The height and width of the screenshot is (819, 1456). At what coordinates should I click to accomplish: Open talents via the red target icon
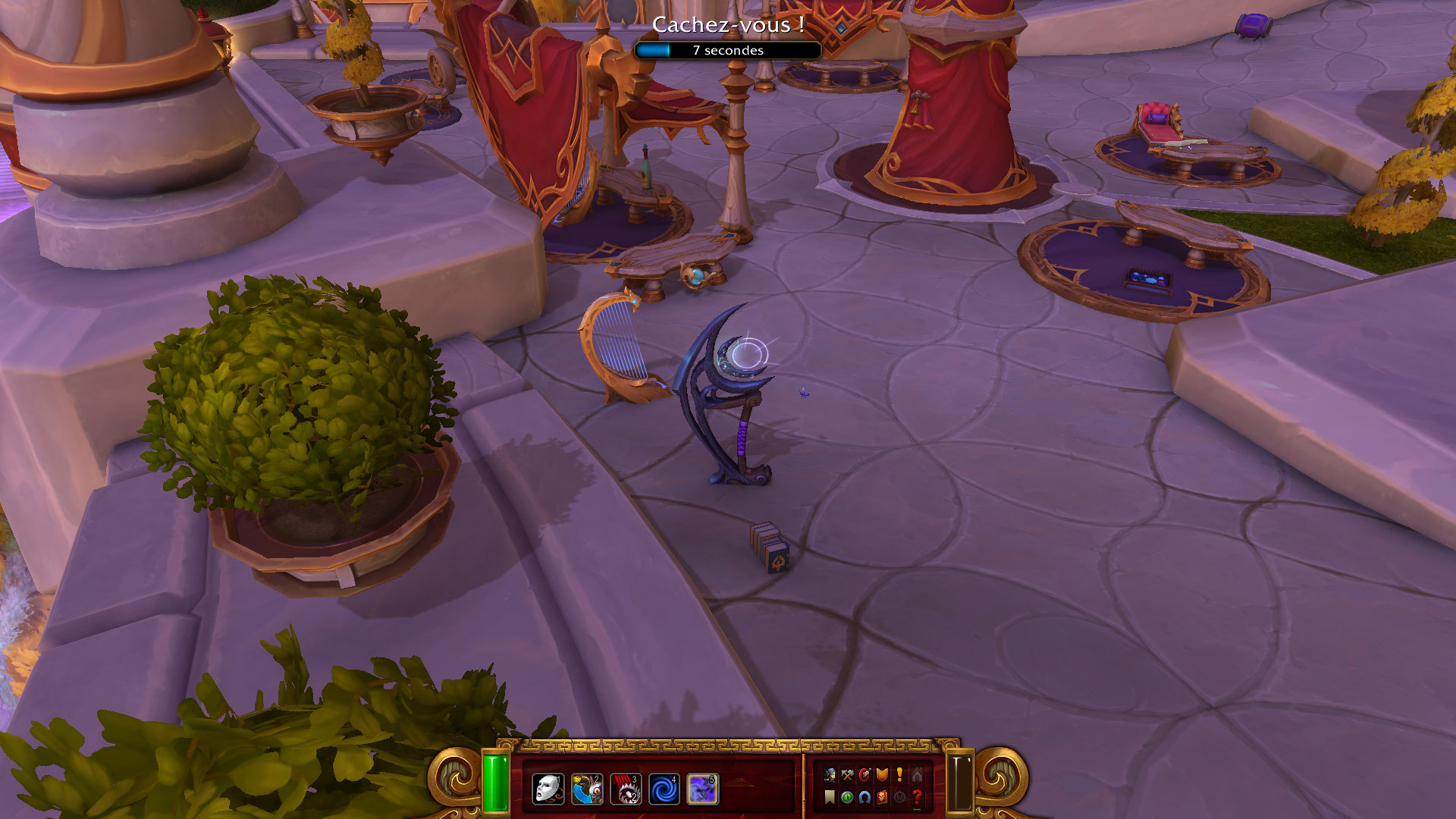pos(864,775)
